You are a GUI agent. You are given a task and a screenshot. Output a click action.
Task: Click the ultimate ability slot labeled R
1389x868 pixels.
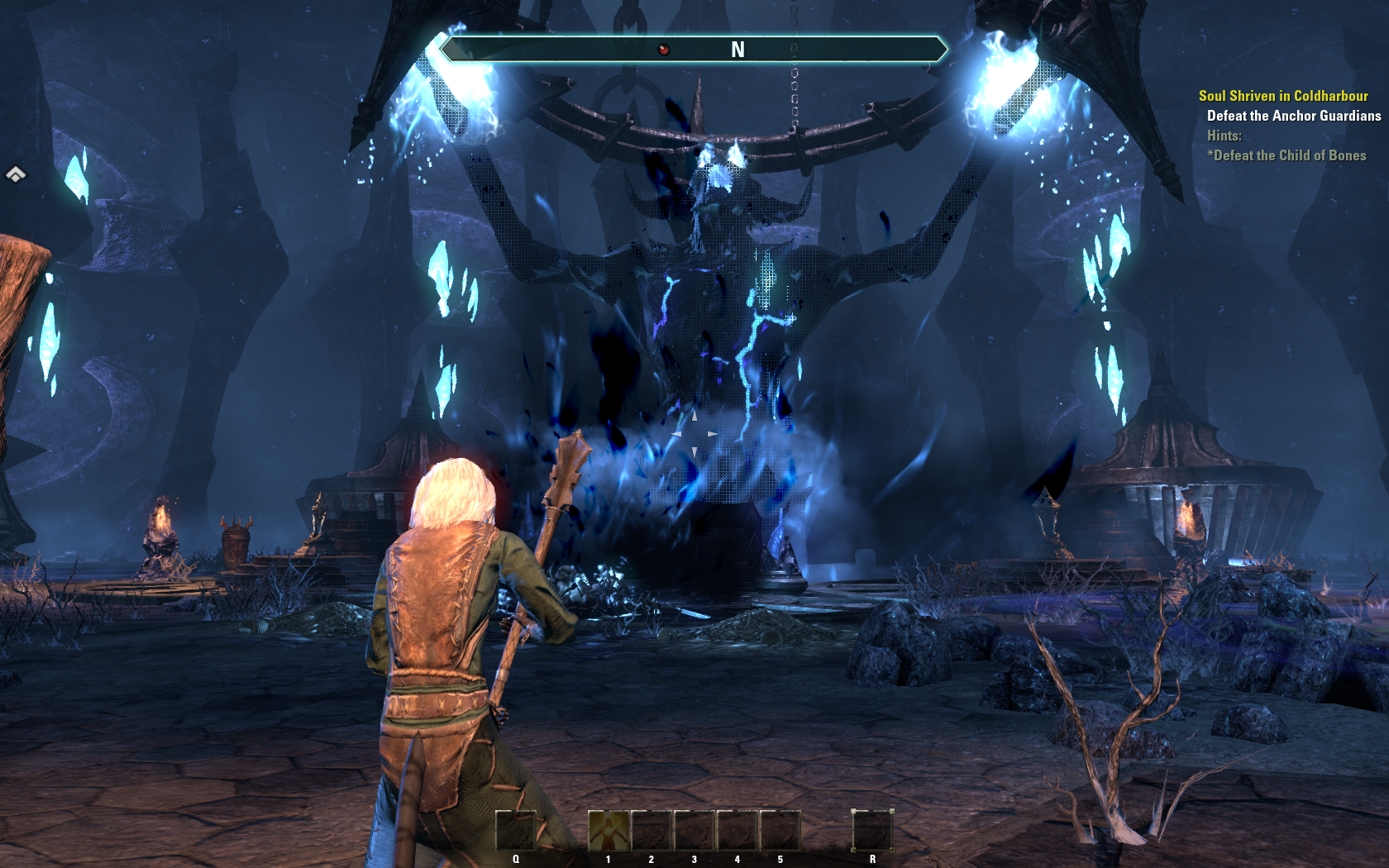[x=872, y=830]
